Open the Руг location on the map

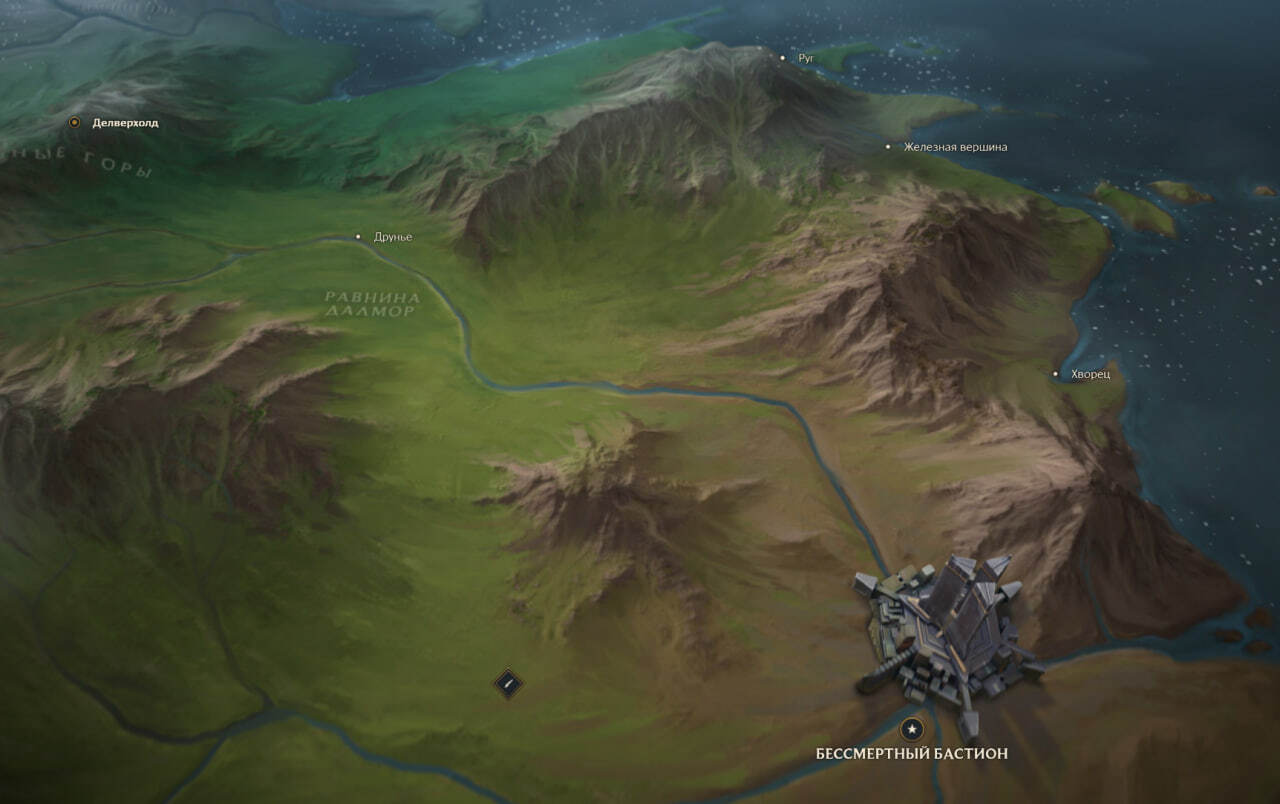[783, 58]
